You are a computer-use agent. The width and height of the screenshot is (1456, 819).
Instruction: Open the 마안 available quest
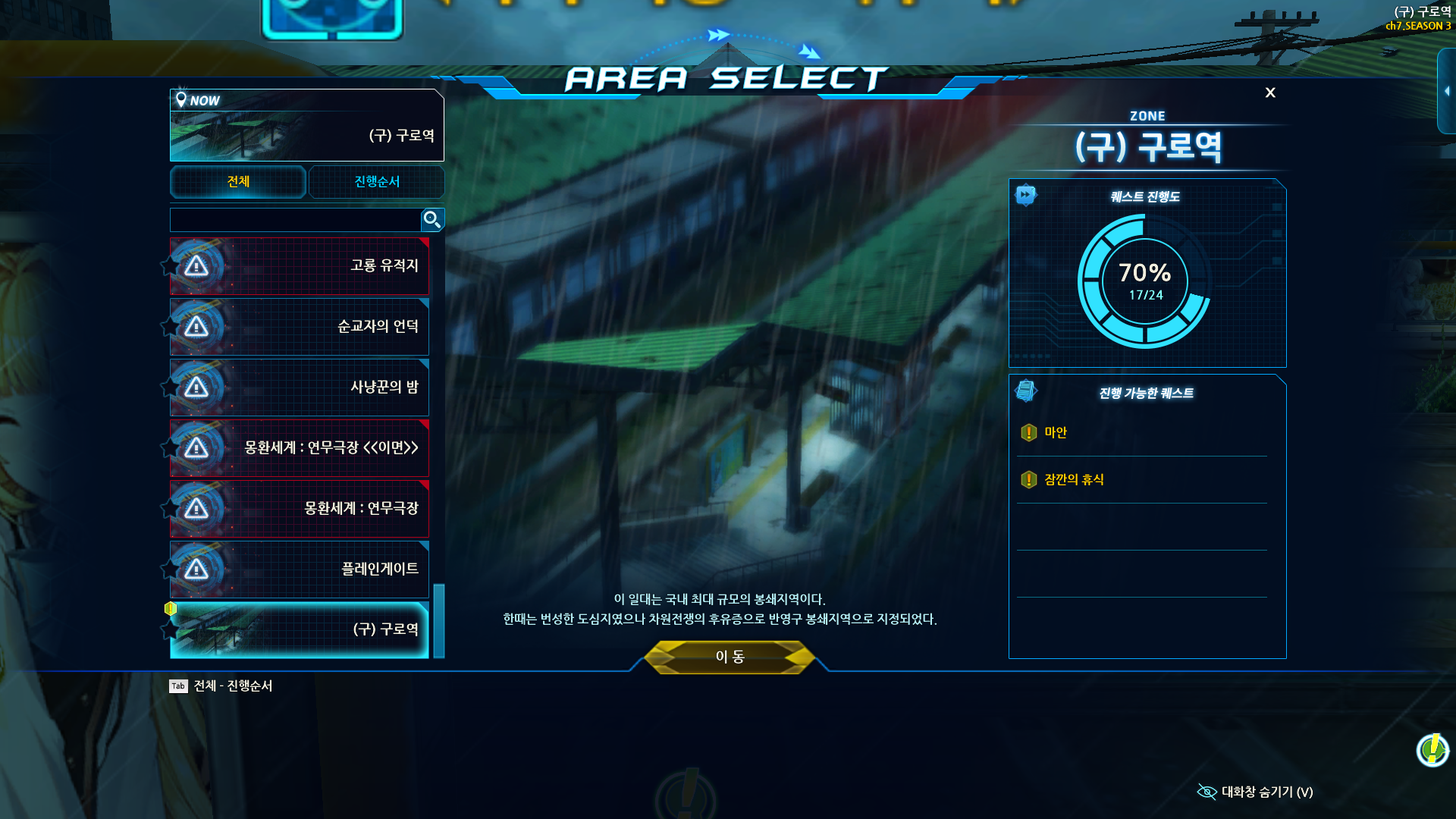1056,432
